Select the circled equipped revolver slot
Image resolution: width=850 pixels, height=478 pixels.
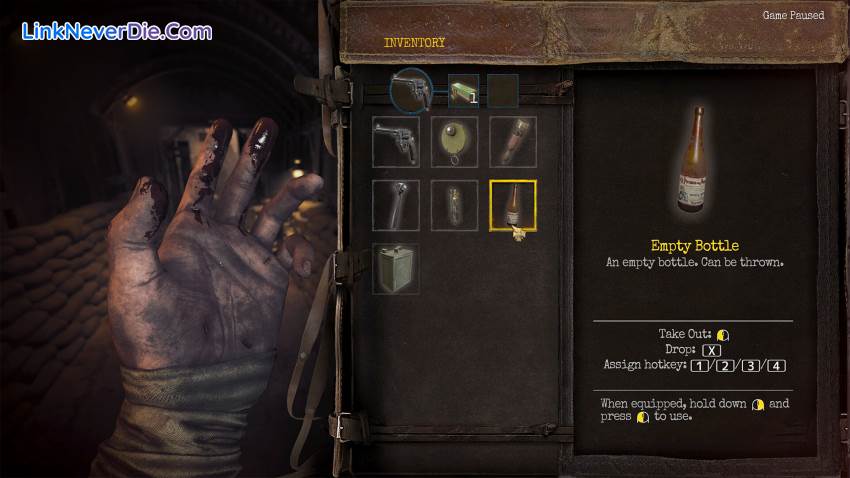tap(411, 91)
